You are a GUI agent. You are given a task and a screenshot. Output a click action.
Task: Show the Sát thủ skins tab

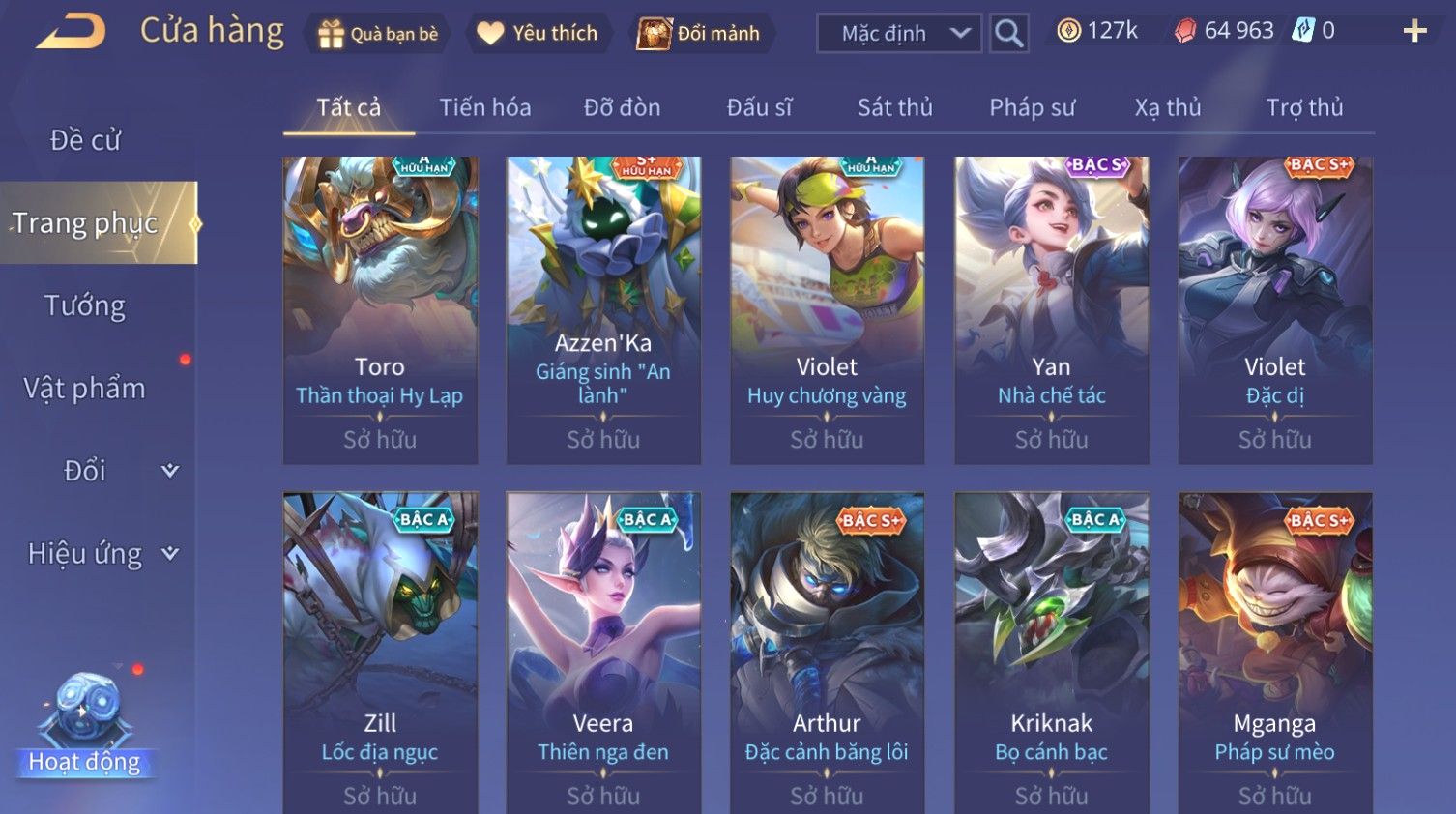click(894, 107)
